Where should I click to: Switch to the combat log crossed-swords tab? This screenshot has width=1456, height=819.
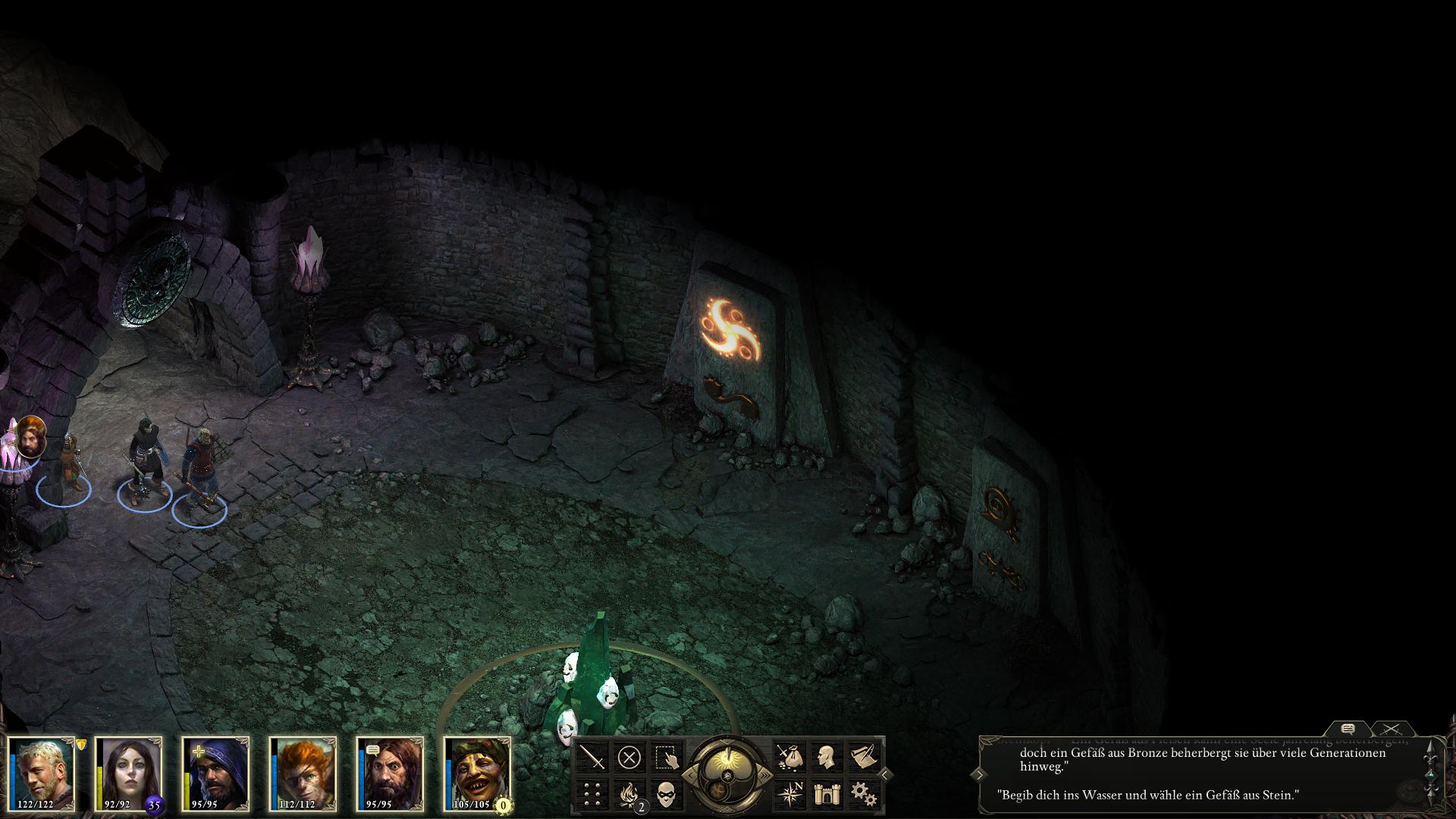1392,729
